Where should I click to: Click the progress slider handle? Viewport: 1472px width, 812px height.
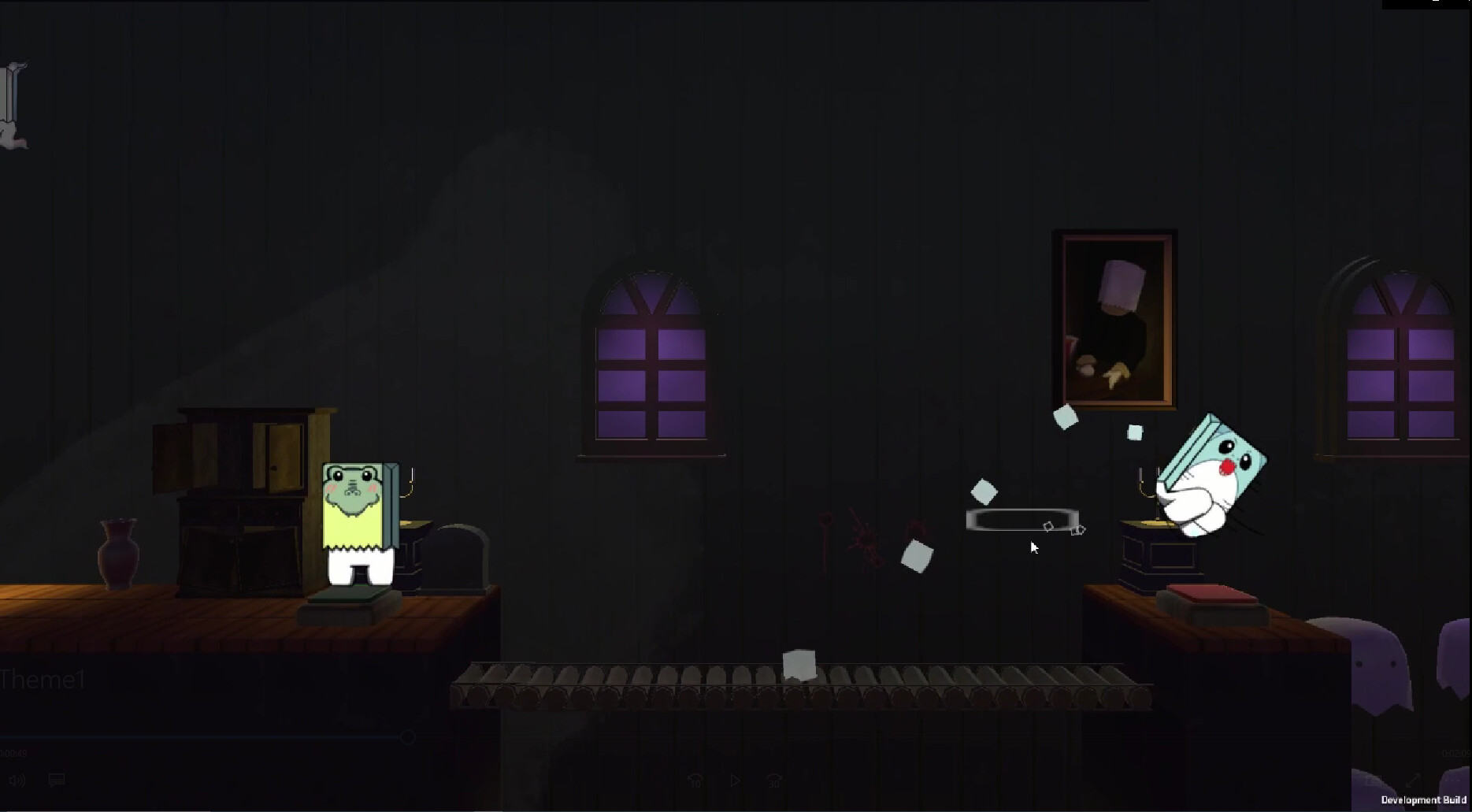click(408, 737)
